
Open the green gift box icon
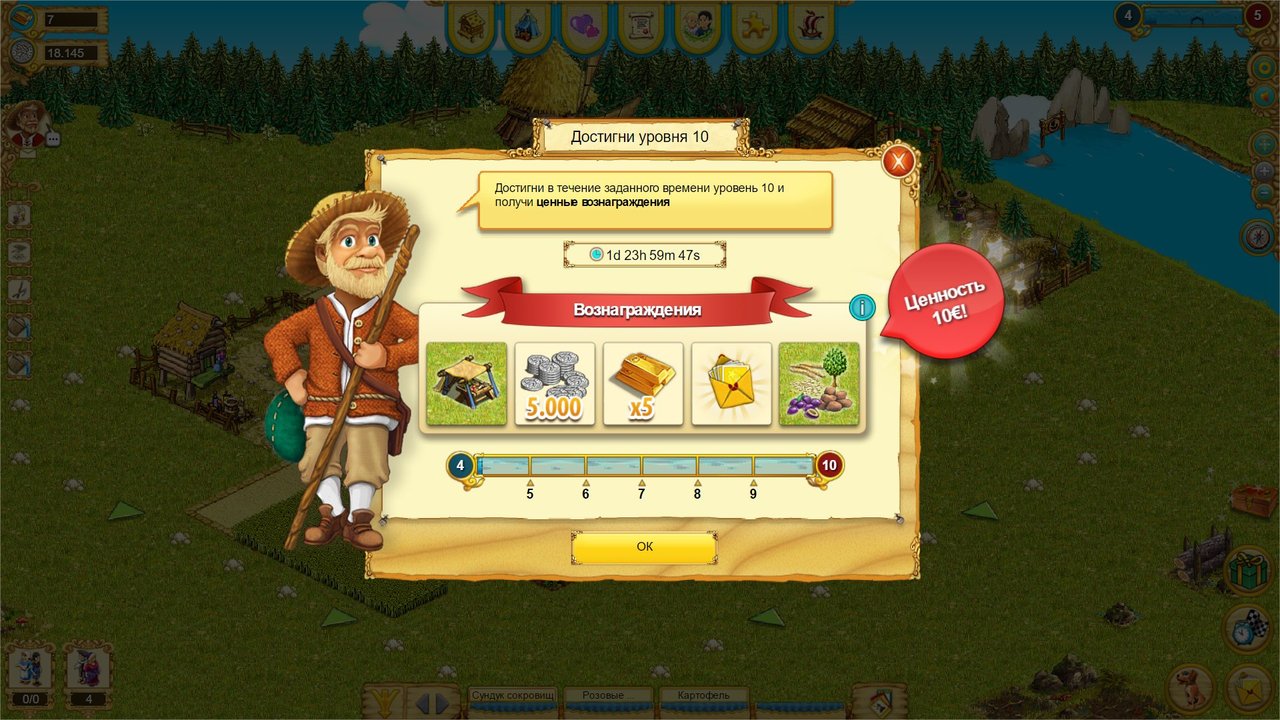(1248, 571)
